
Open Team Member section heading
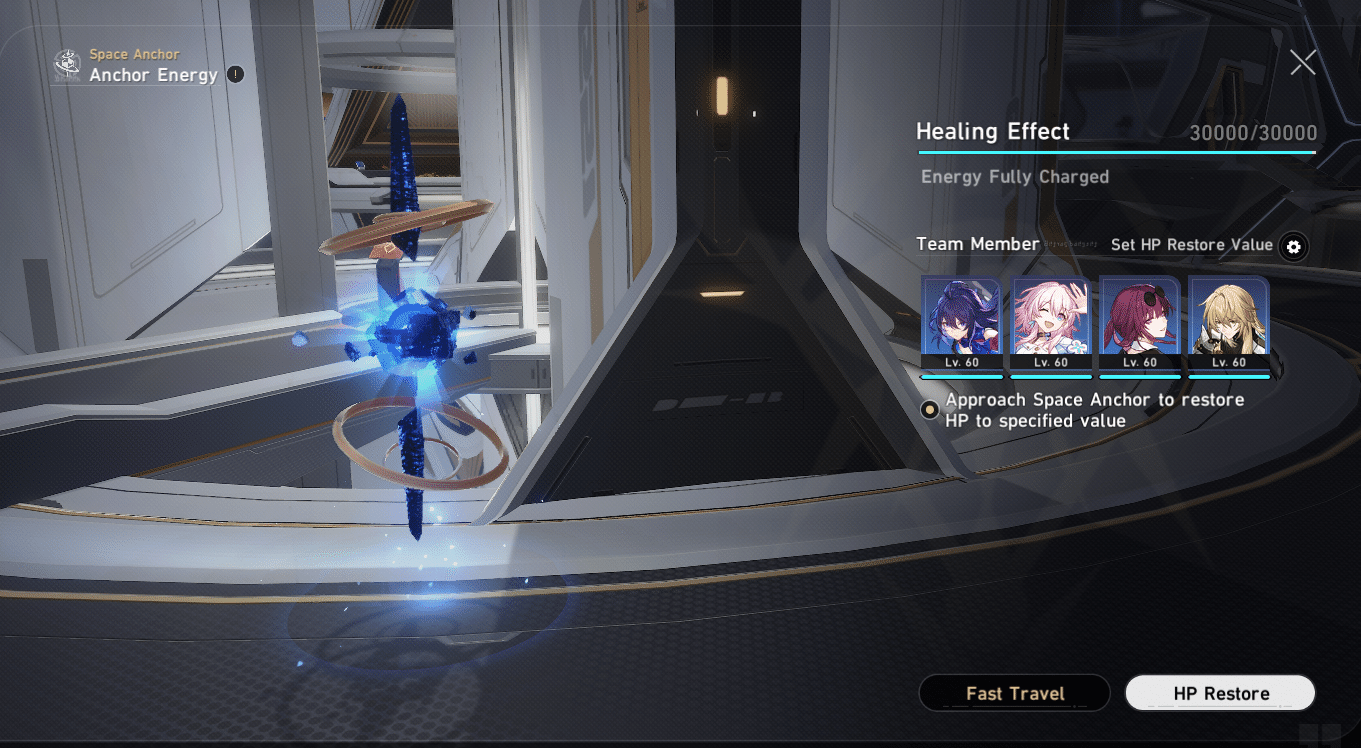978,243
